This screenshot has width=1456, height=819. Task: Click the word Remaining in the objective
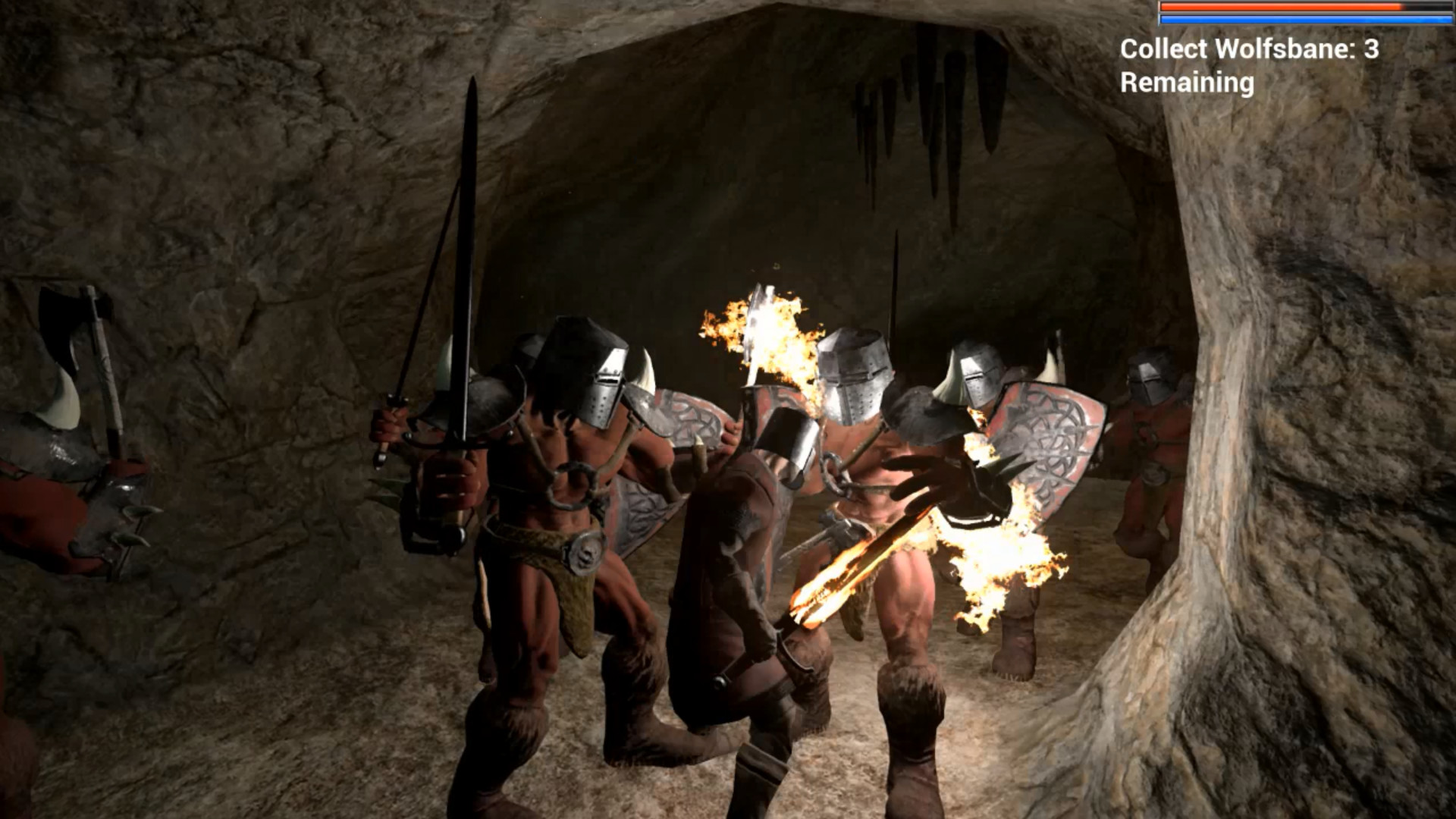1183,83
